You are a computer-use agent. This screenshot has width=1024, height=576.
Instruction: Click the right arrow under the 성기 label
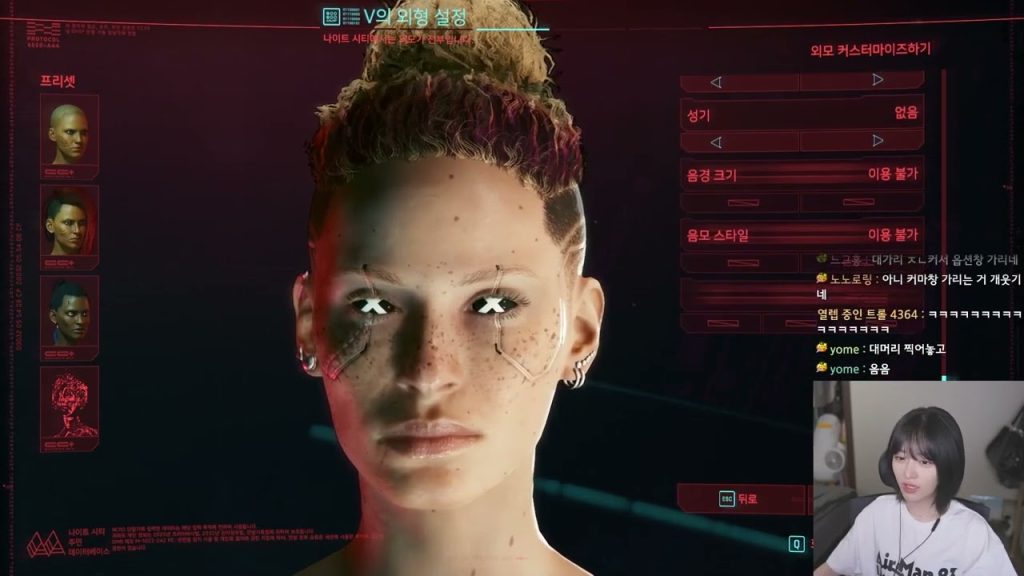(x=877, y=141)
